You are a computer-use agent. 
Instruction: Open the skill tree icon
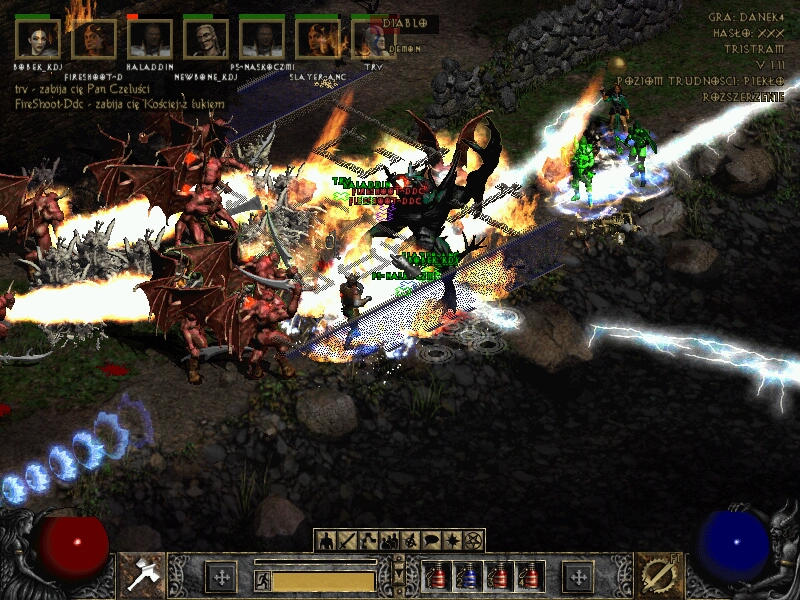click(367, 541)
